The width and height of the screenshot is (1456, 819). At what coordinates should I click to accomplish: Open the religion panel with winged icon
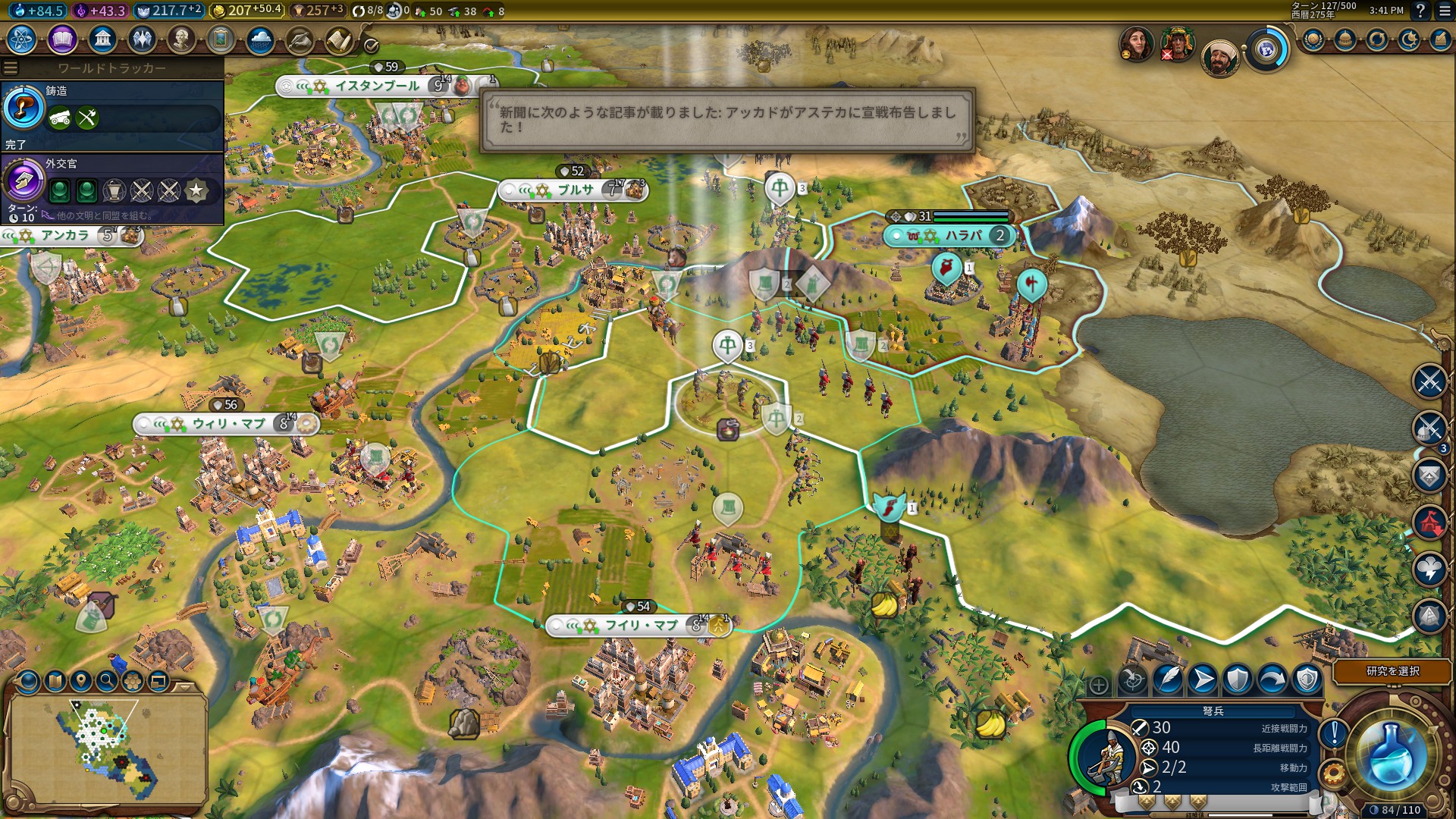click(x=142, y=39)
